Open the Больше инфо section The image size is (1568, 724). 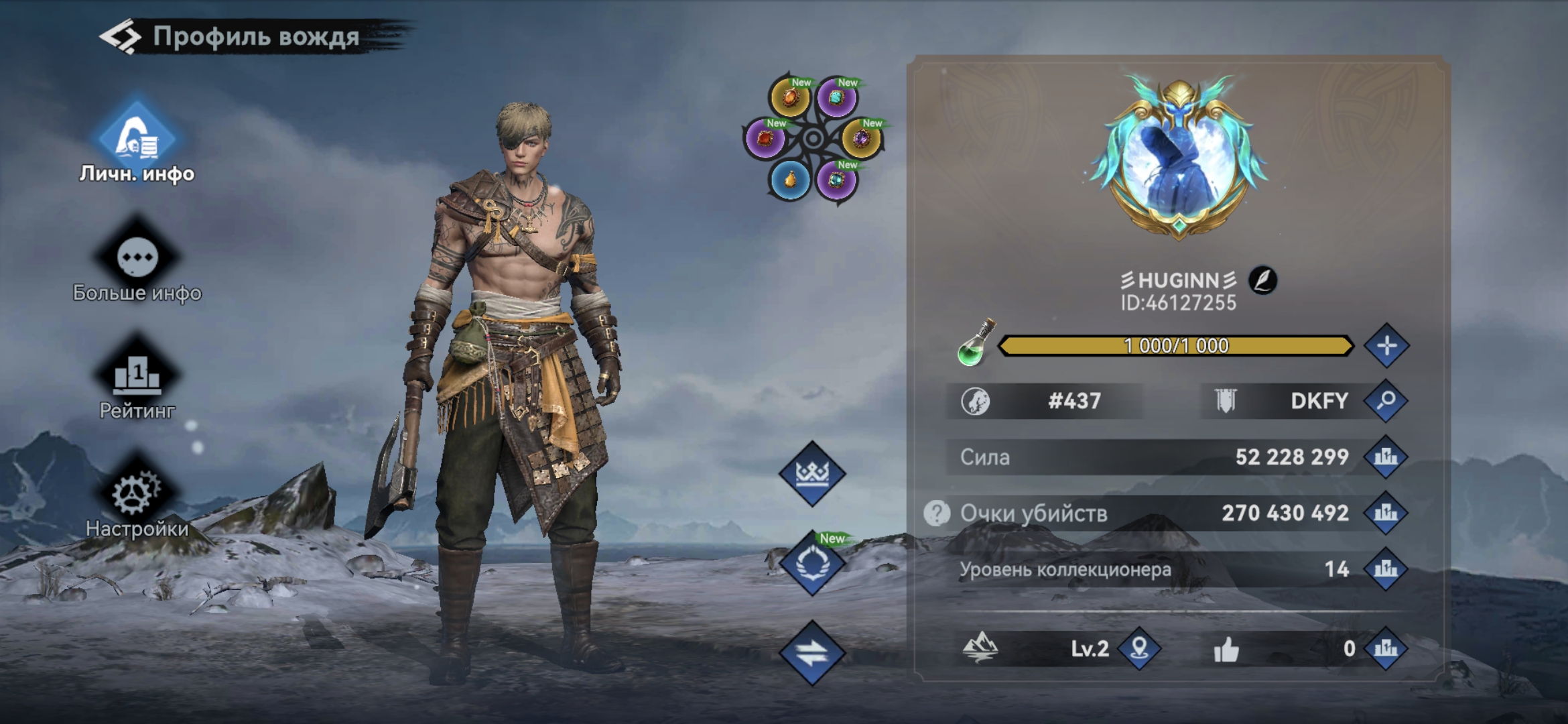[x=137, y=264]
